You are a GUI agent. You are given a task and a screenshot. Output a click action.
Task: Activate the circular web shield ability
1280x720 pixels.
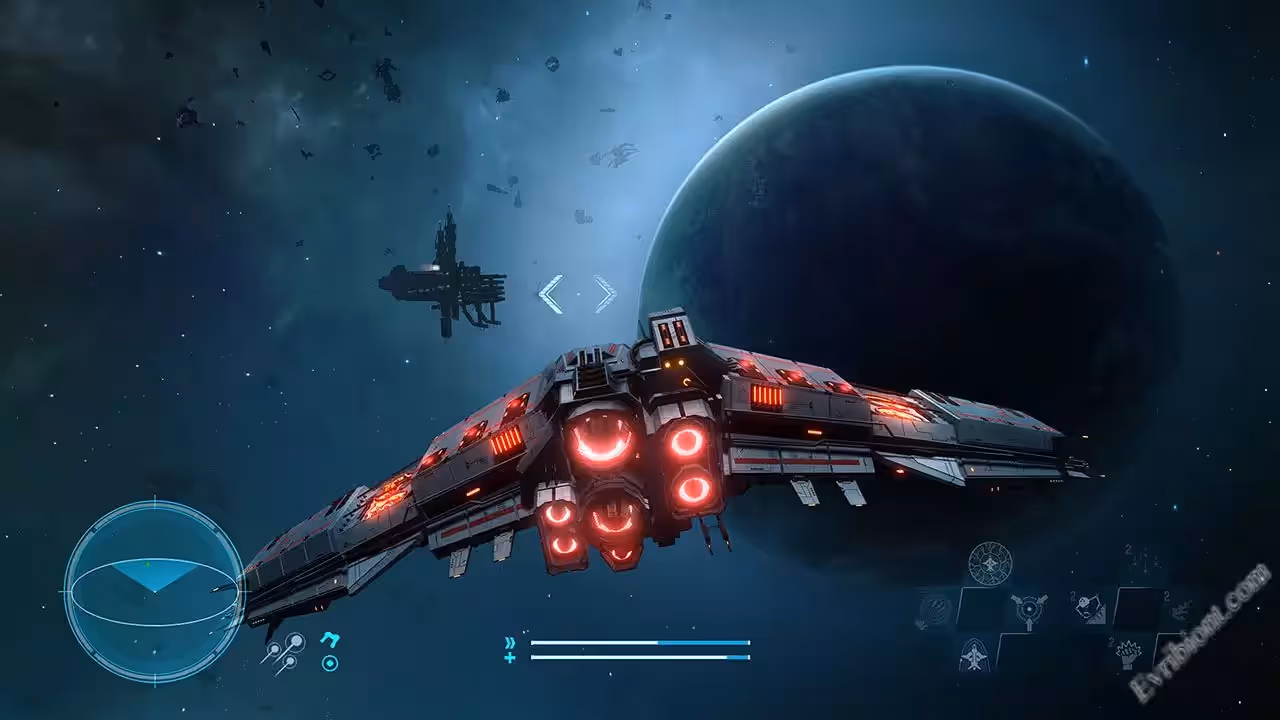click(x=990, y=563)
